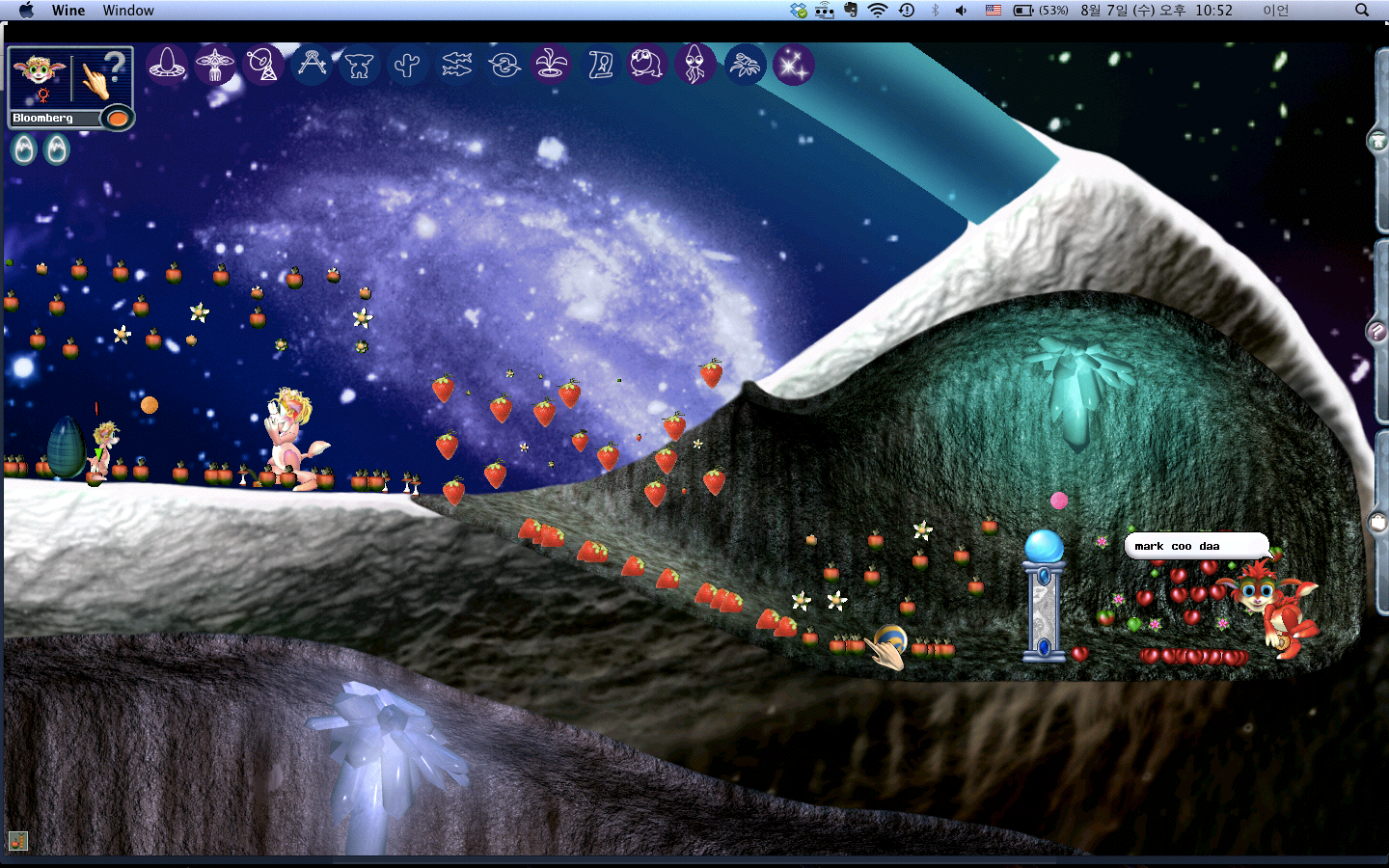Go to the sparkling stars icon
The height and width of the screenshot is (868, 1389).
(793, 65)
